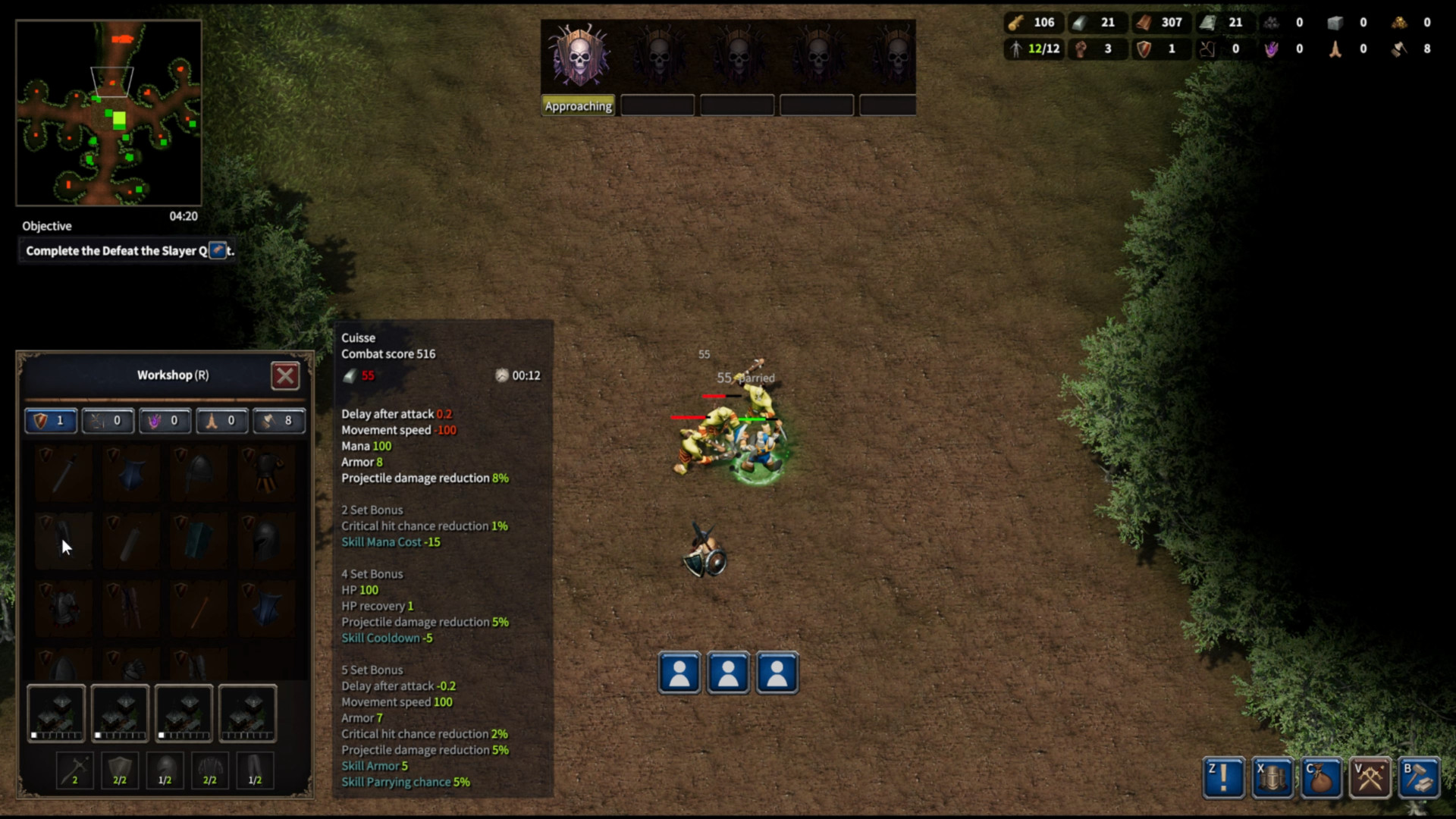Switch to the purple magic tab in the Workshop

165,421
